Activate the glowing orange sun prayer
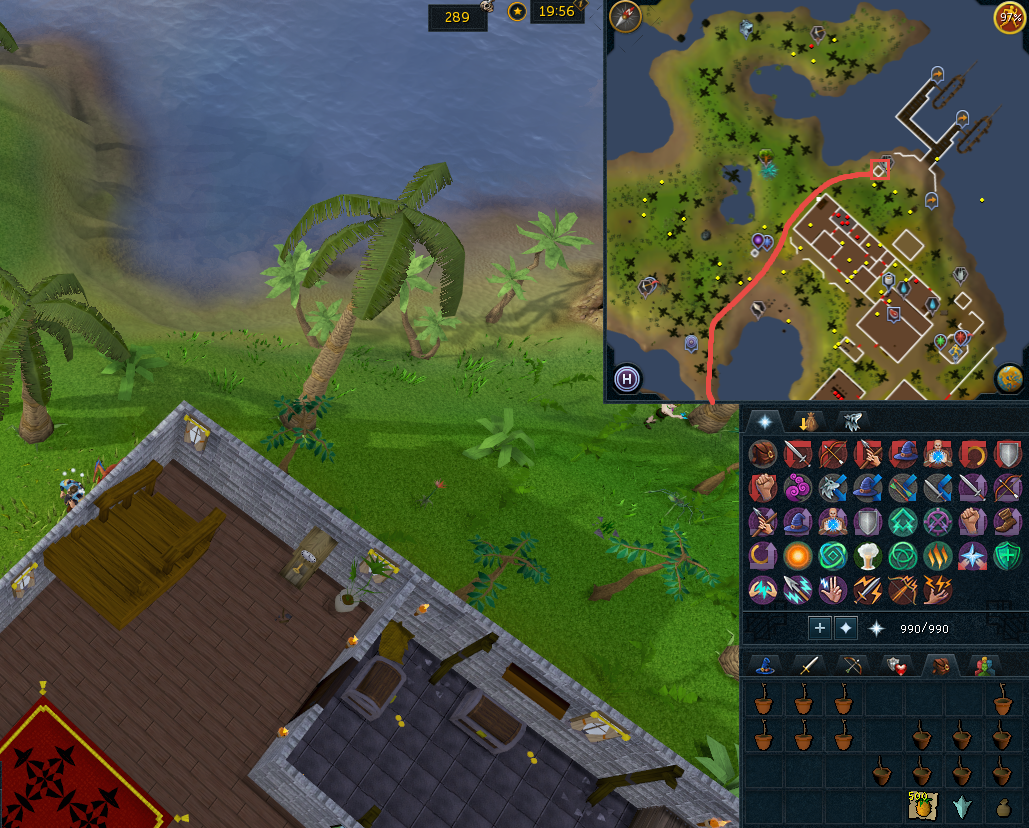Screen dimensions: 1029x828 tap(797, 556)
